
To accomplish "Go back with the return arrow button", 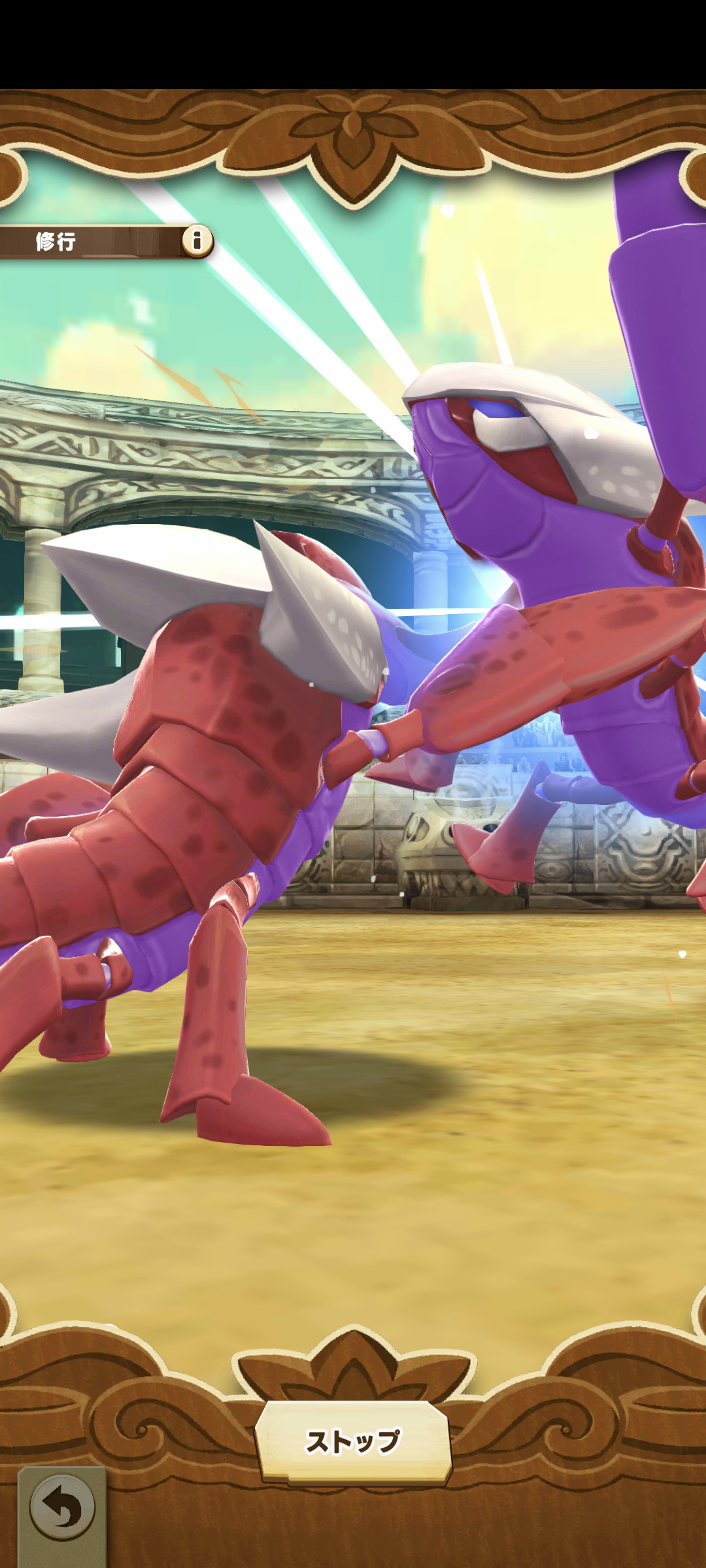I will pyautogui.click(x=62, y=1509).
